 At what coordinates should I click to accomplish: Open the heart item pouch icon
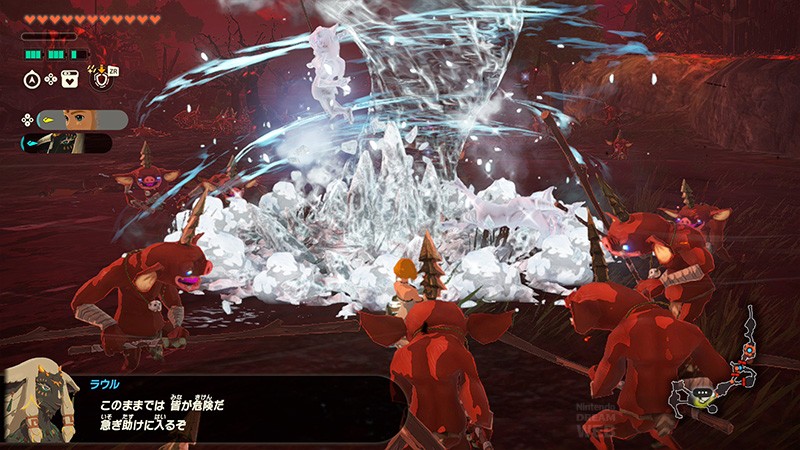[70, 77]
